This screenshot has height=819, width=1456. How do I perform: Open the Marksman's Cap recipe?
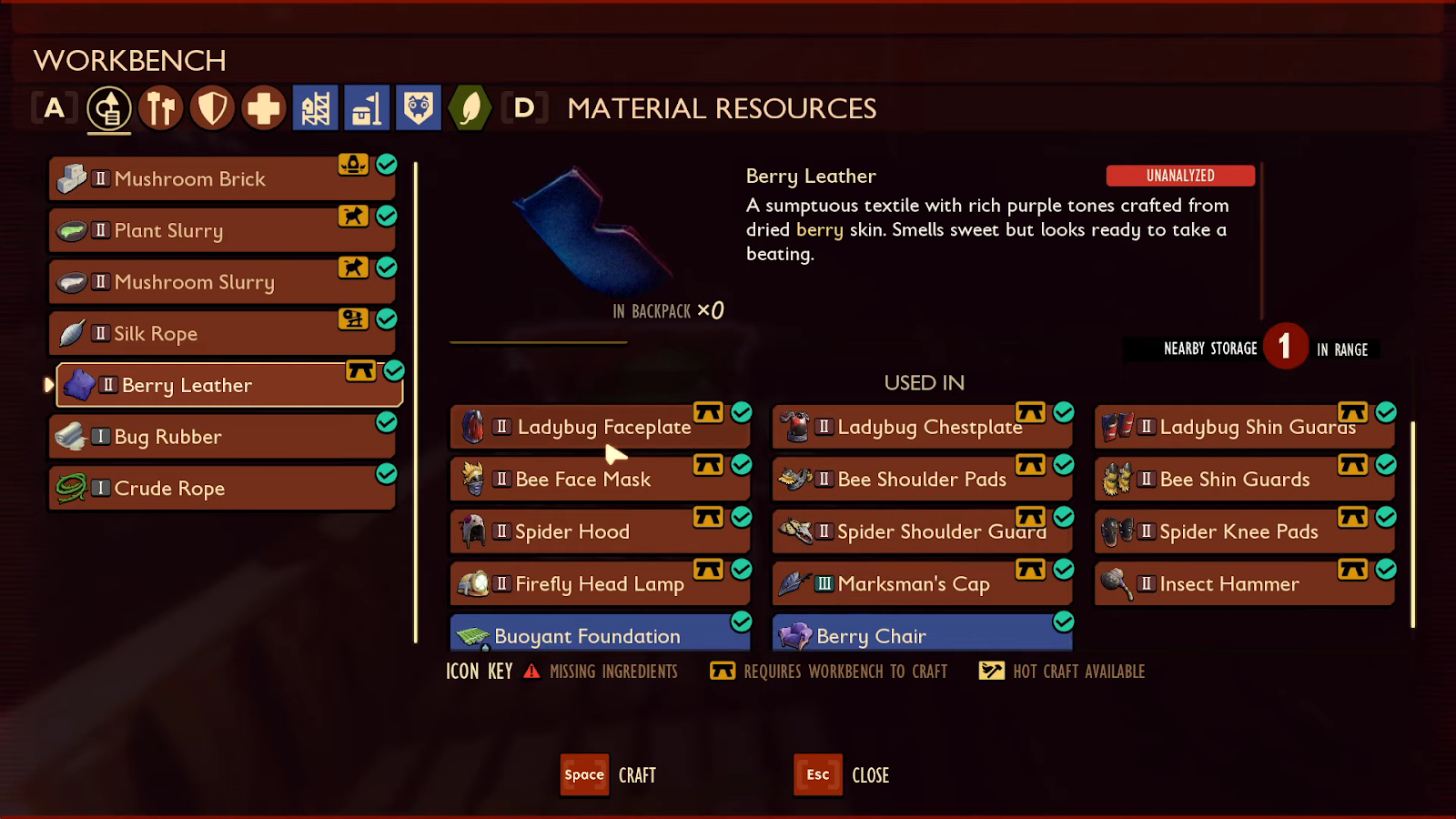(921, 584)
